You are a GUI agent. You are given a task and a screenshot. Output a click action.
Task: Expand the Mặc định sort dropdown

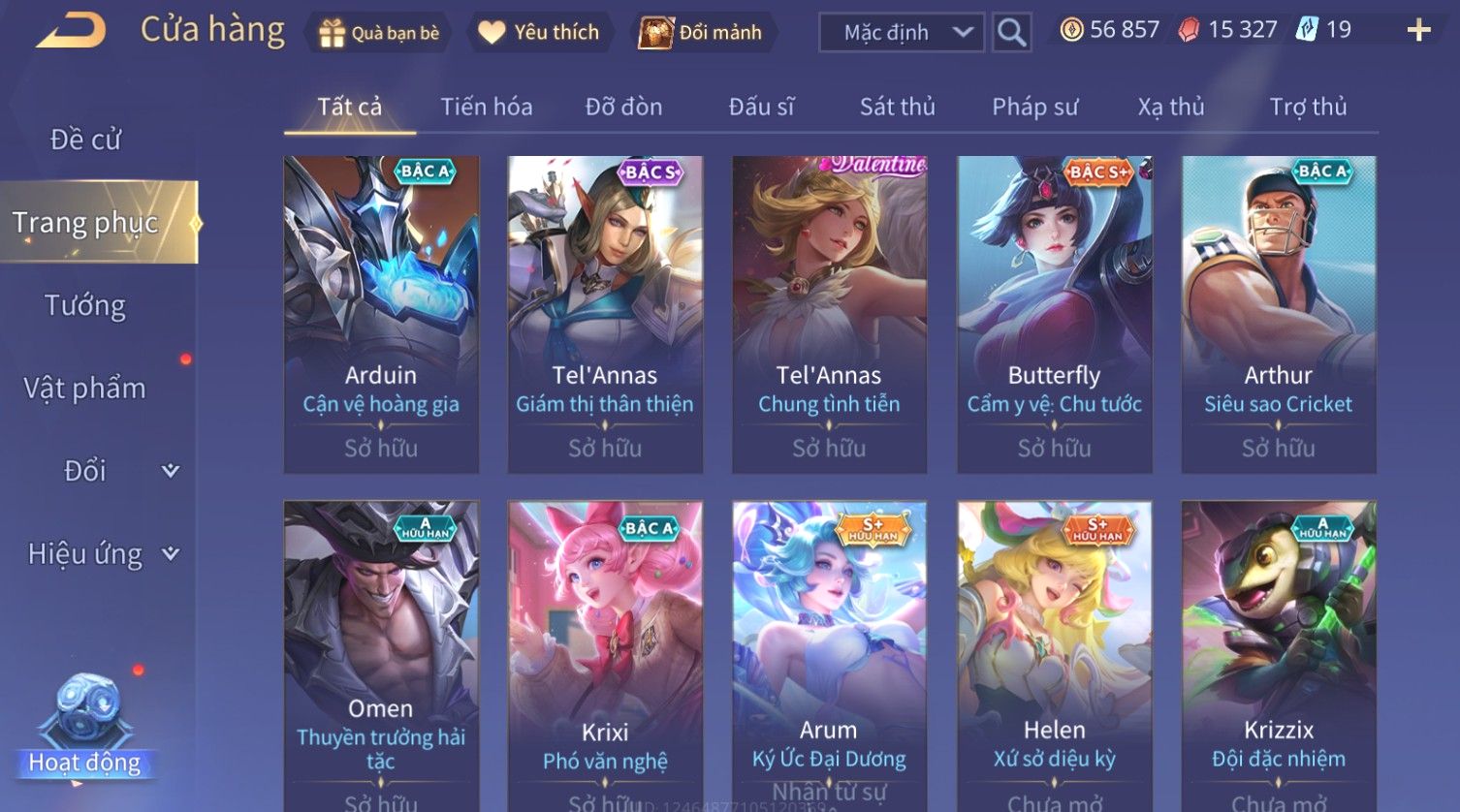pos(901,33)
